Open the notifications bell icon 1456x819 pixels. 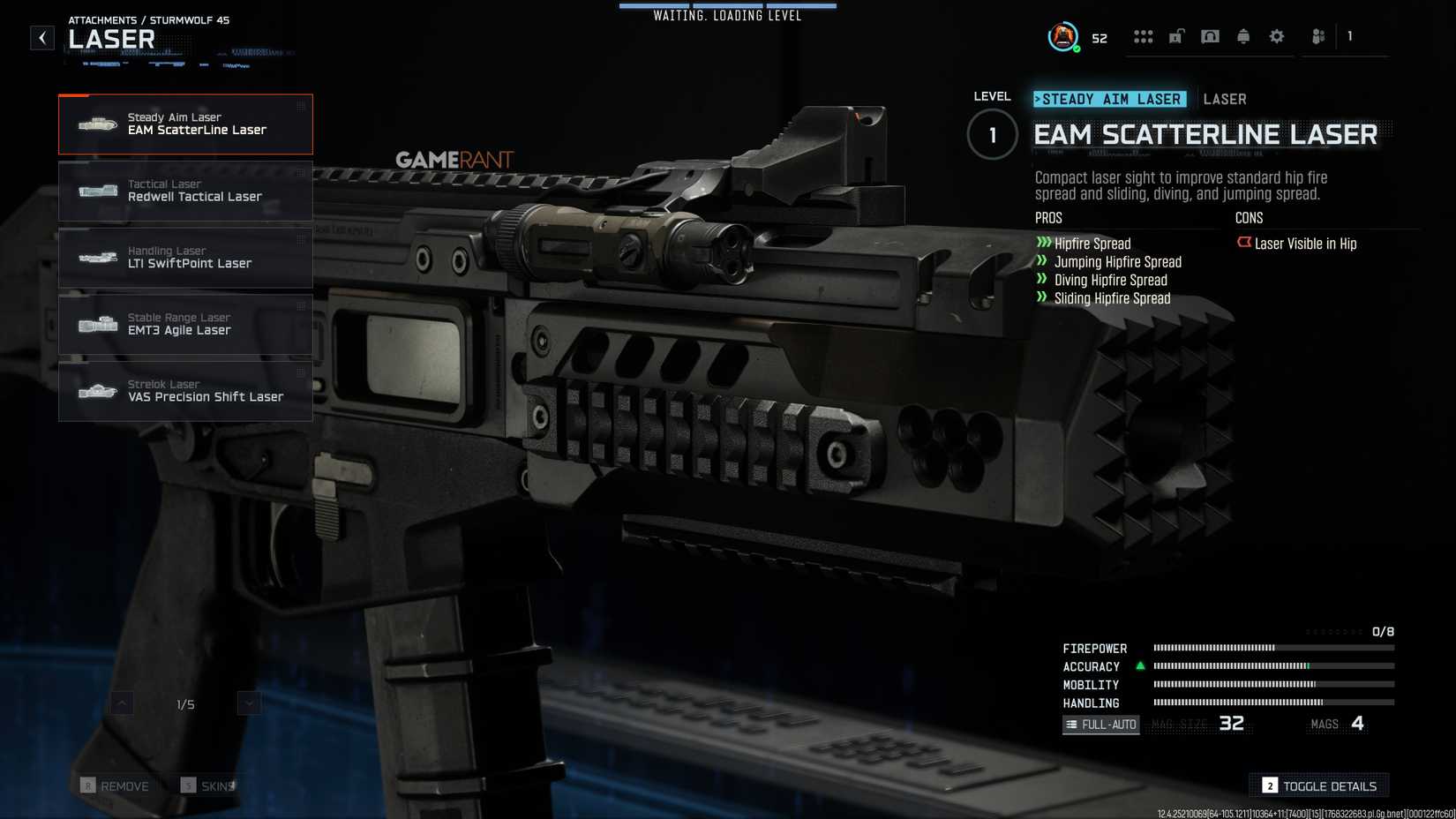[x=1244, y=36]
